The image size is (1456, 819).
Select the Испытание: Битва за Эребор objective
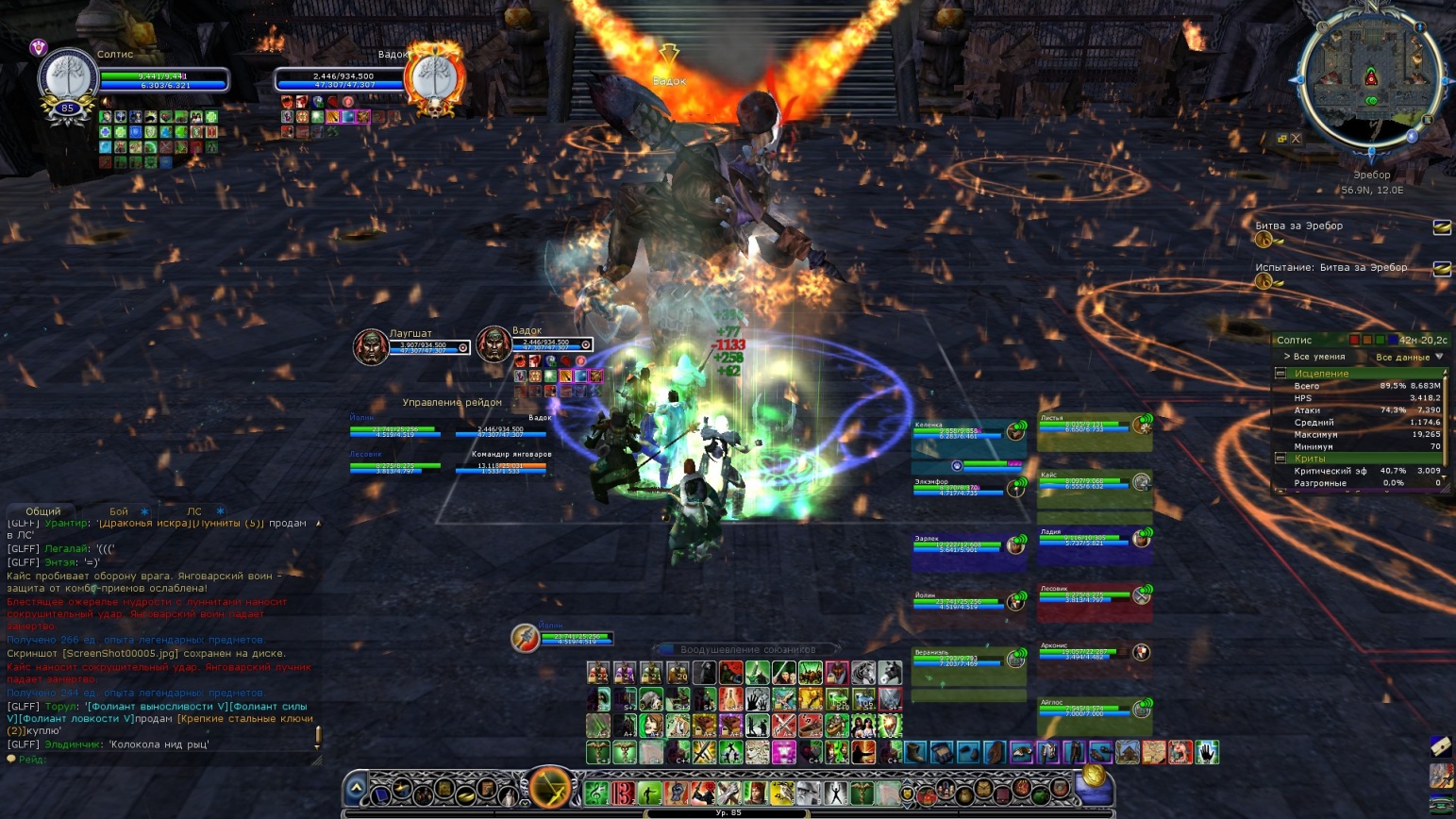pos(1330,268)
